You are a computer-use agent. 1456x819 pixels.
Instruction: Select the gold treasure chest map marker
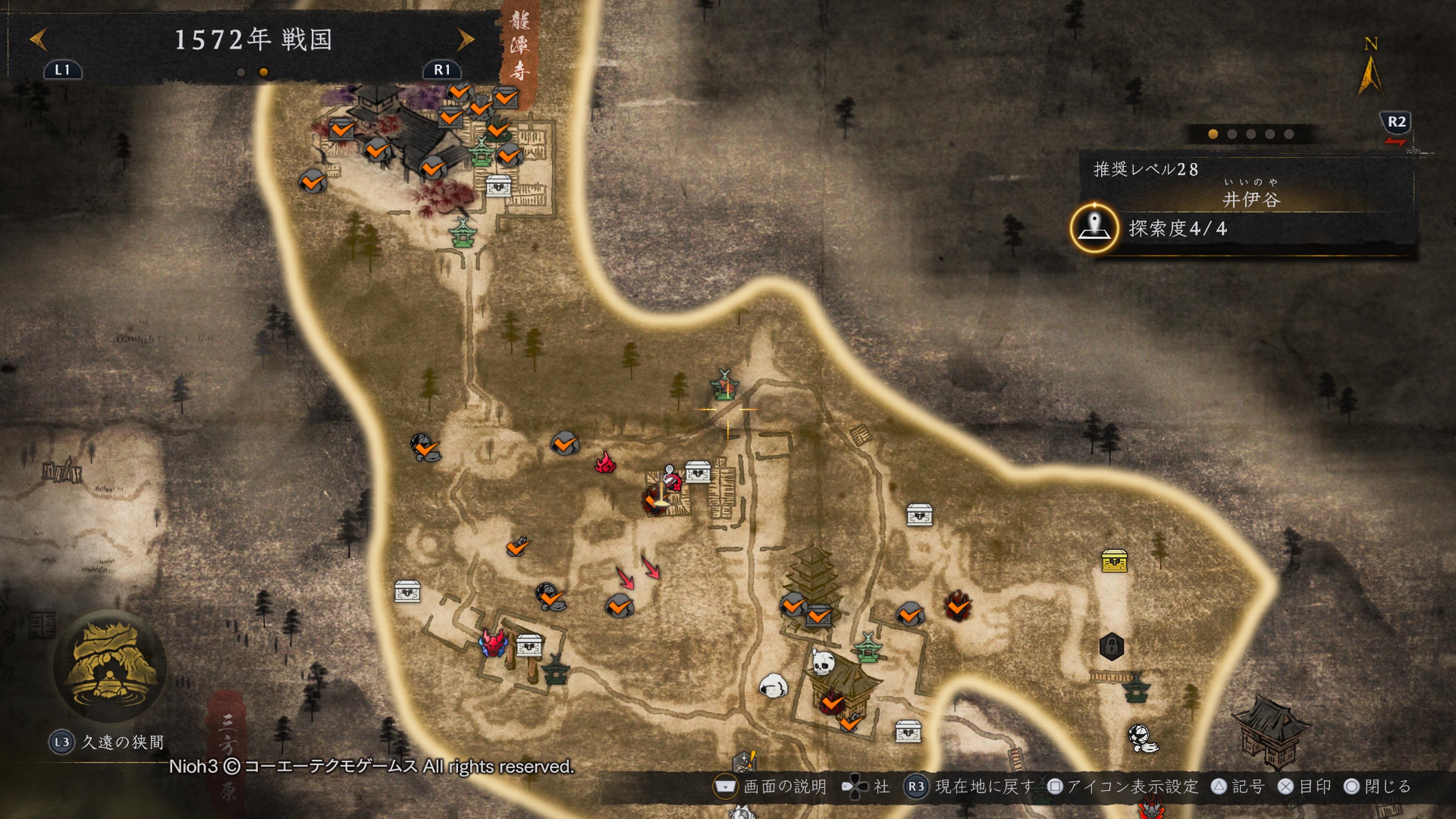pos(1114,561)
